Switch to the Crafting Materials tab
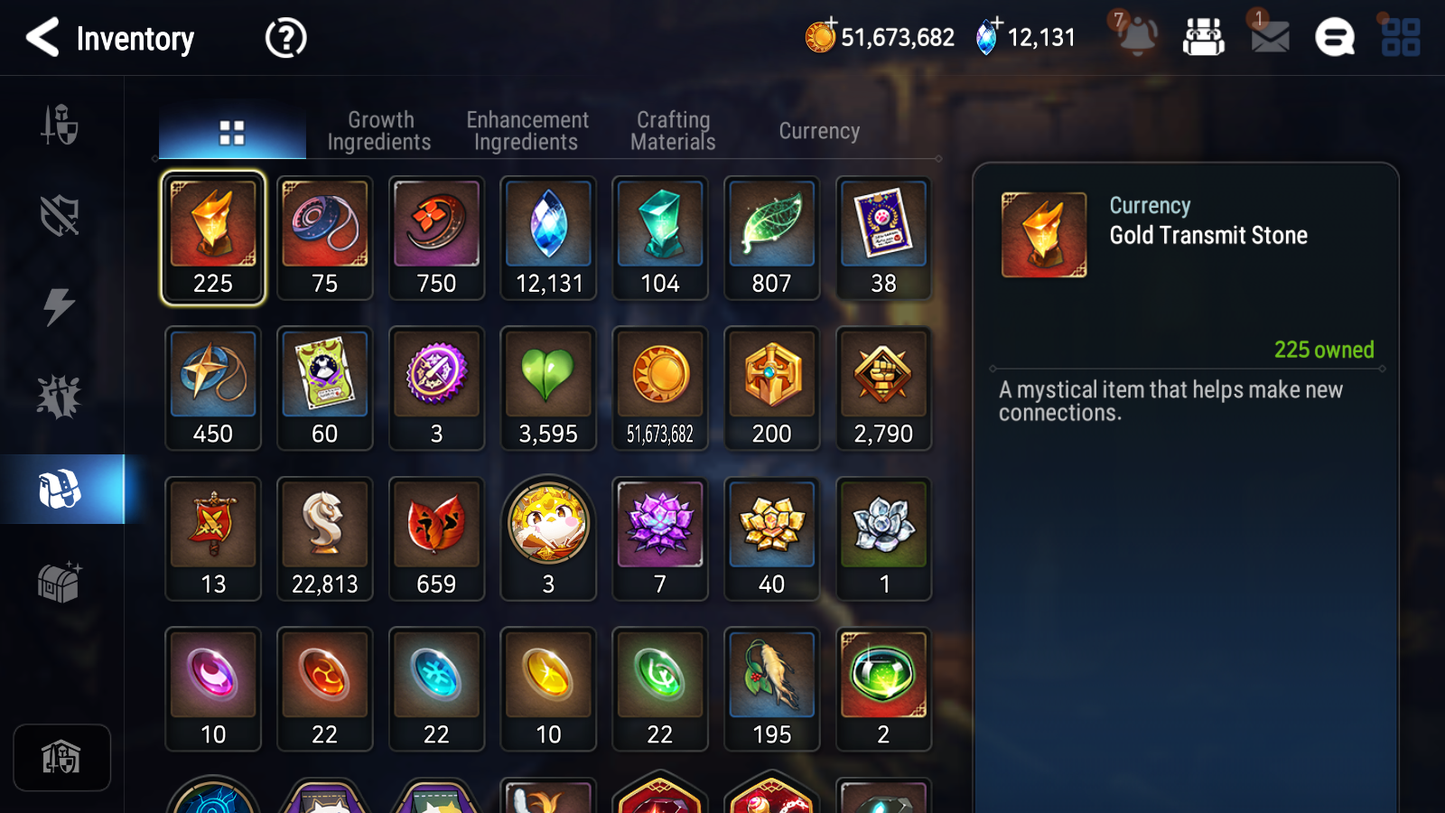The height and width of the screenshot is (813, 1445). [672, 130]
